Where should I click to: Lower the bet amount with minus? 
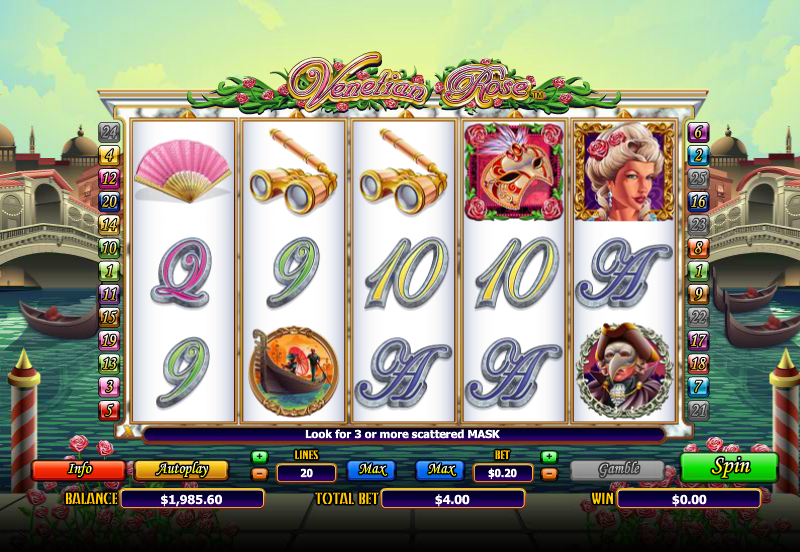click(549, 474)
